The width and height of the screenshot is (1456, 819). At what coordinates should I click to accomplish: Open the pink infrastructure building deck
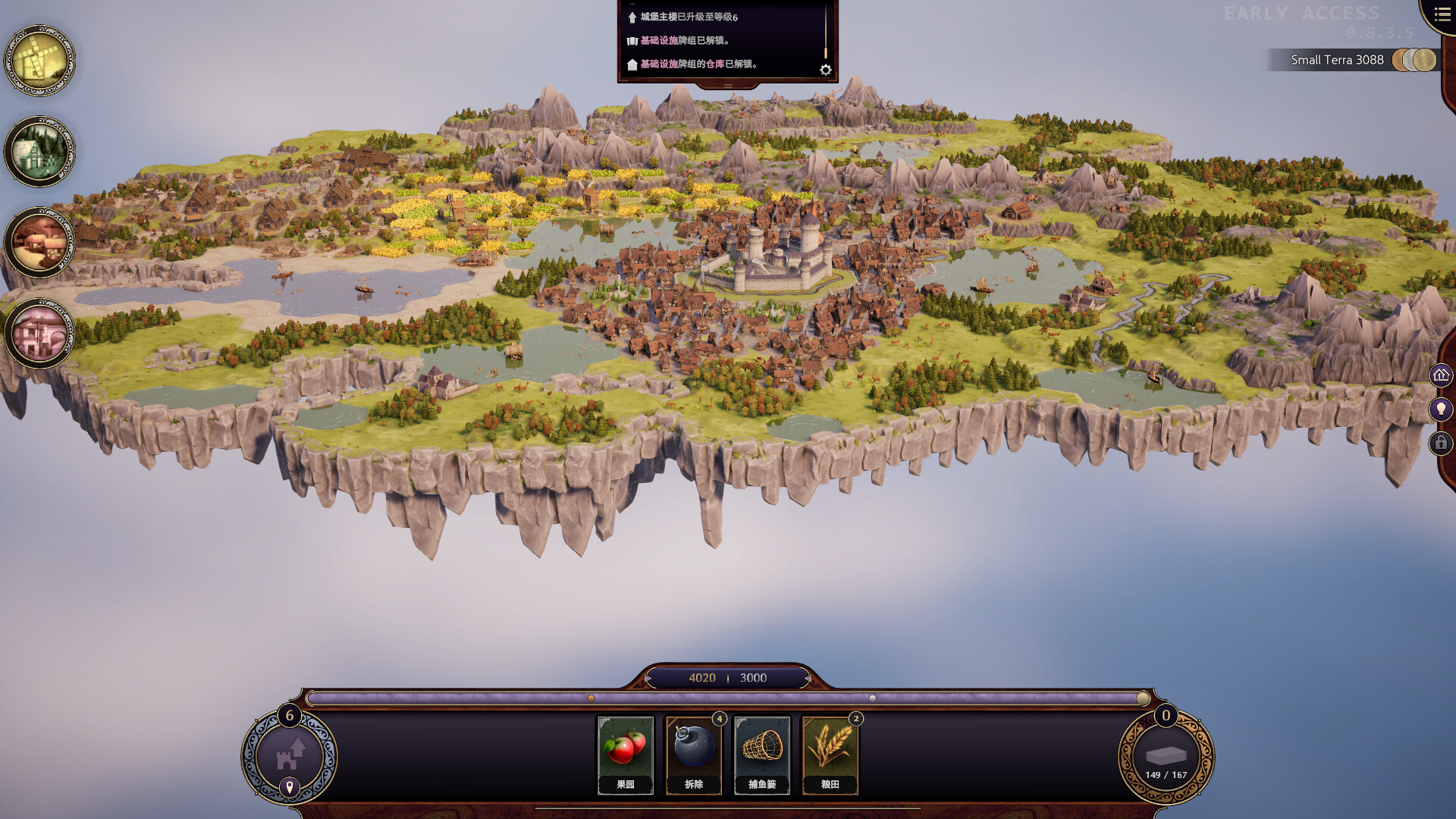click(x=39, y=334)
